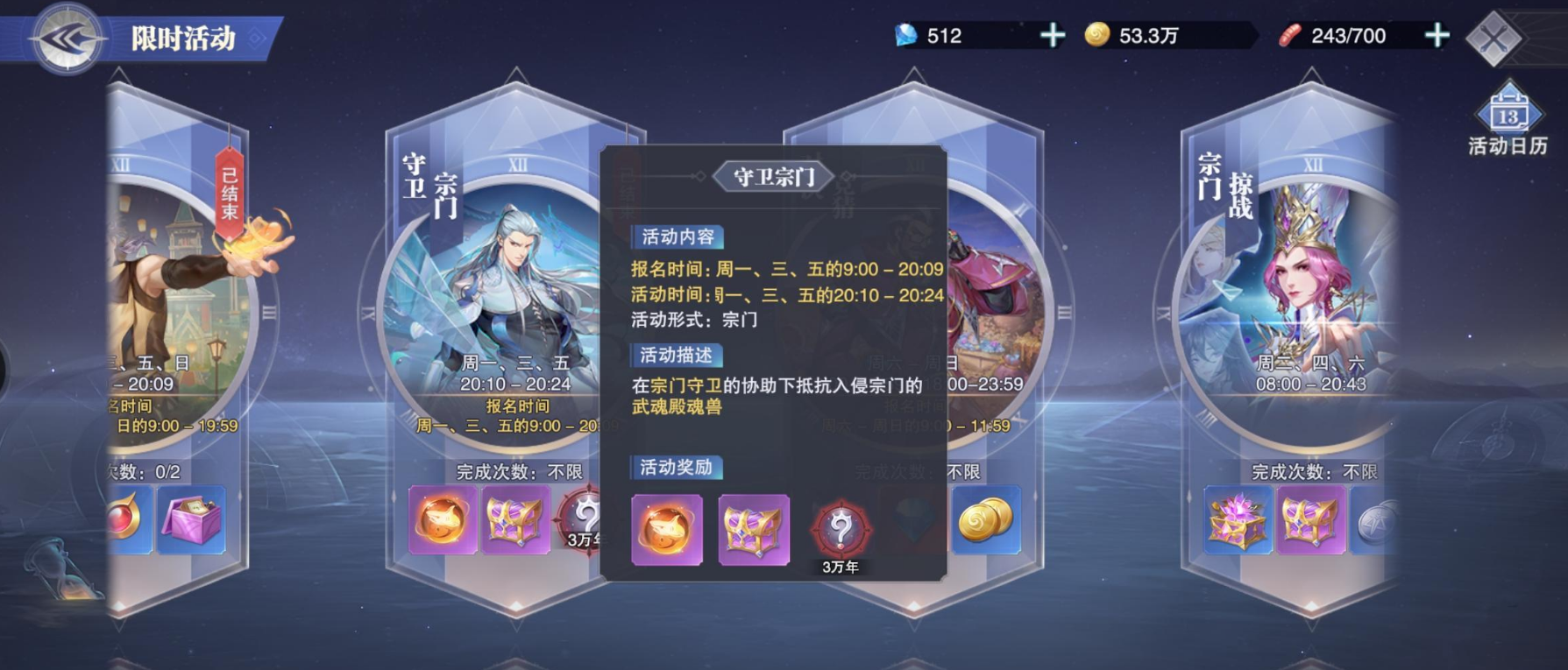This screenshot has width=1568, height=670.
Task: Open the purple treasure chest reward in the popup
Action: click(755, 531)
